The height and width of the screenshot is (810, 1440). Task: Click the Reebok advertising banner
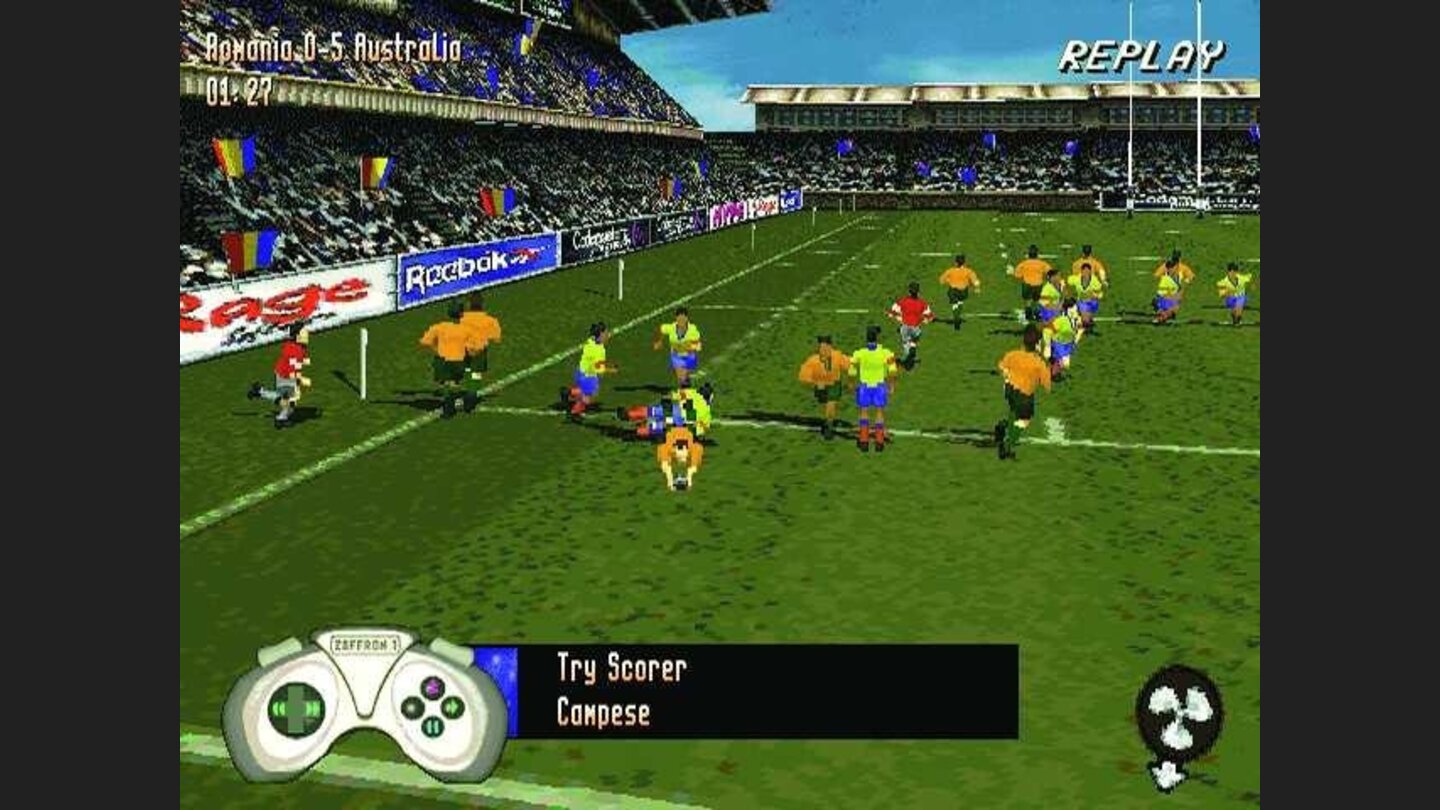pyautogui.click(x=463, y=270)
